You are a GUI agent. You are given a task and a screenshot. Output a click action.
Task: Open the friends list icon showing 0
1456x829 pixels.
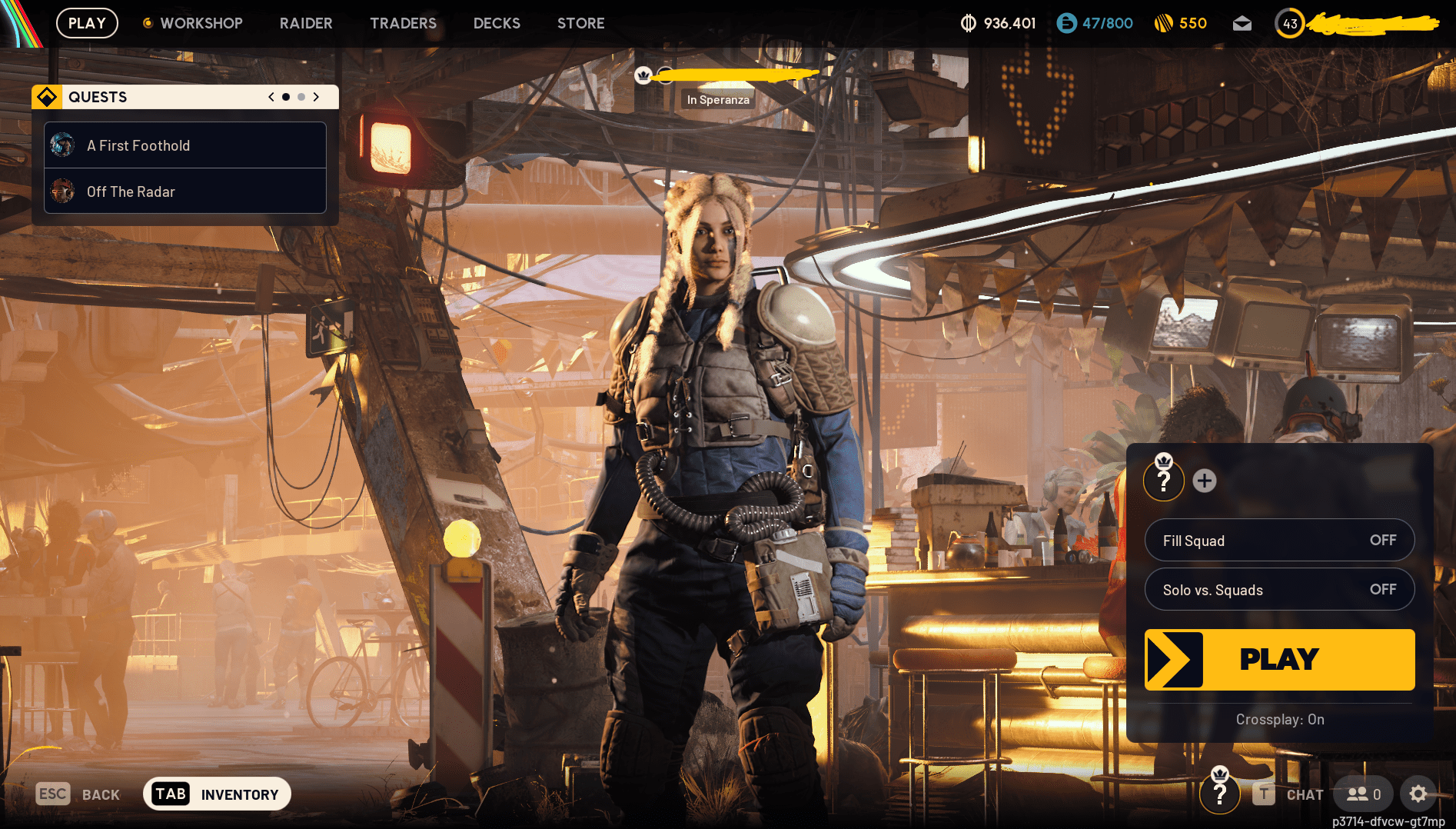(1362, 794)
